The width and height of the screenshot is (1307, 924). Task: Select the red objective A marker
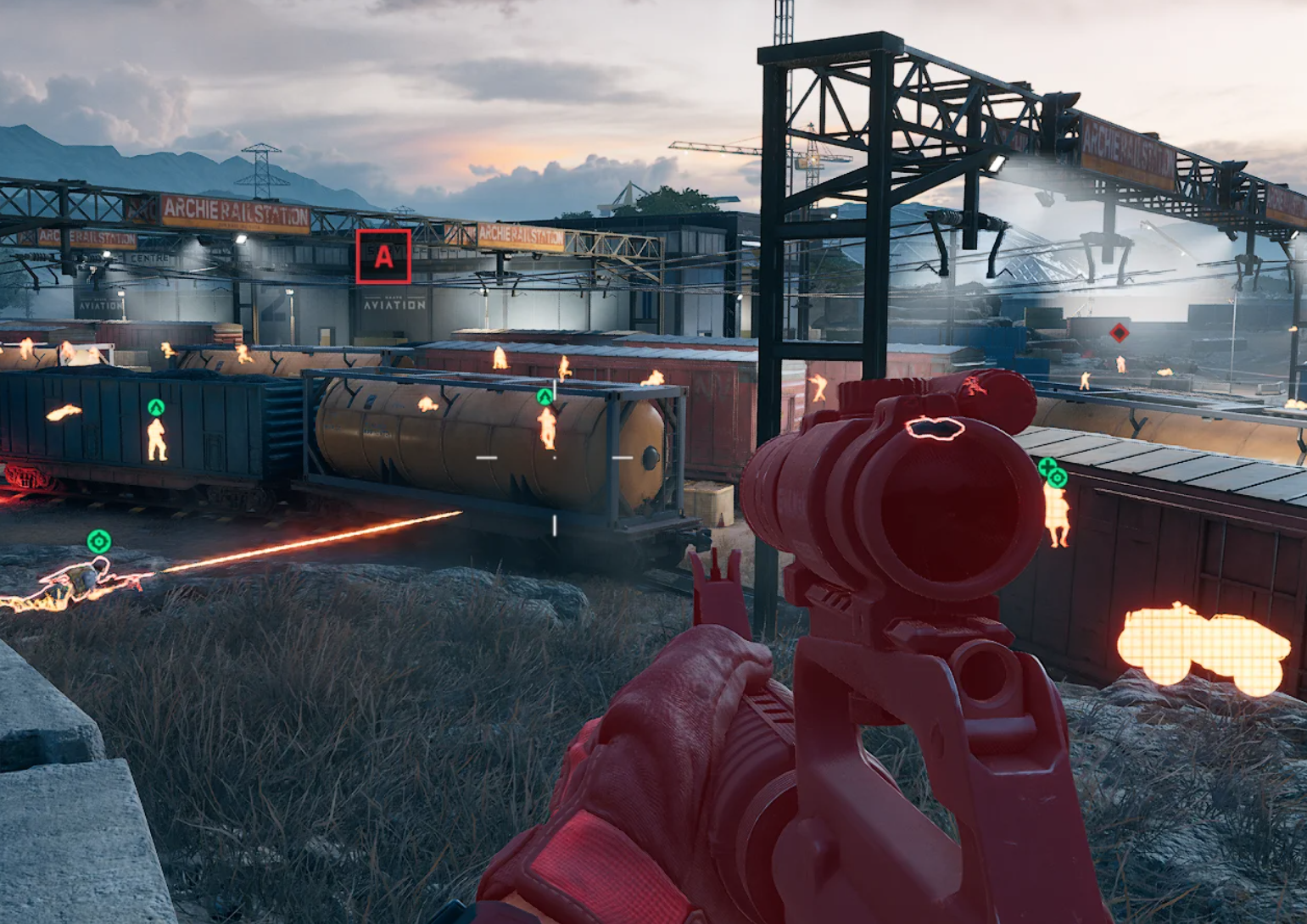(383, 256)
